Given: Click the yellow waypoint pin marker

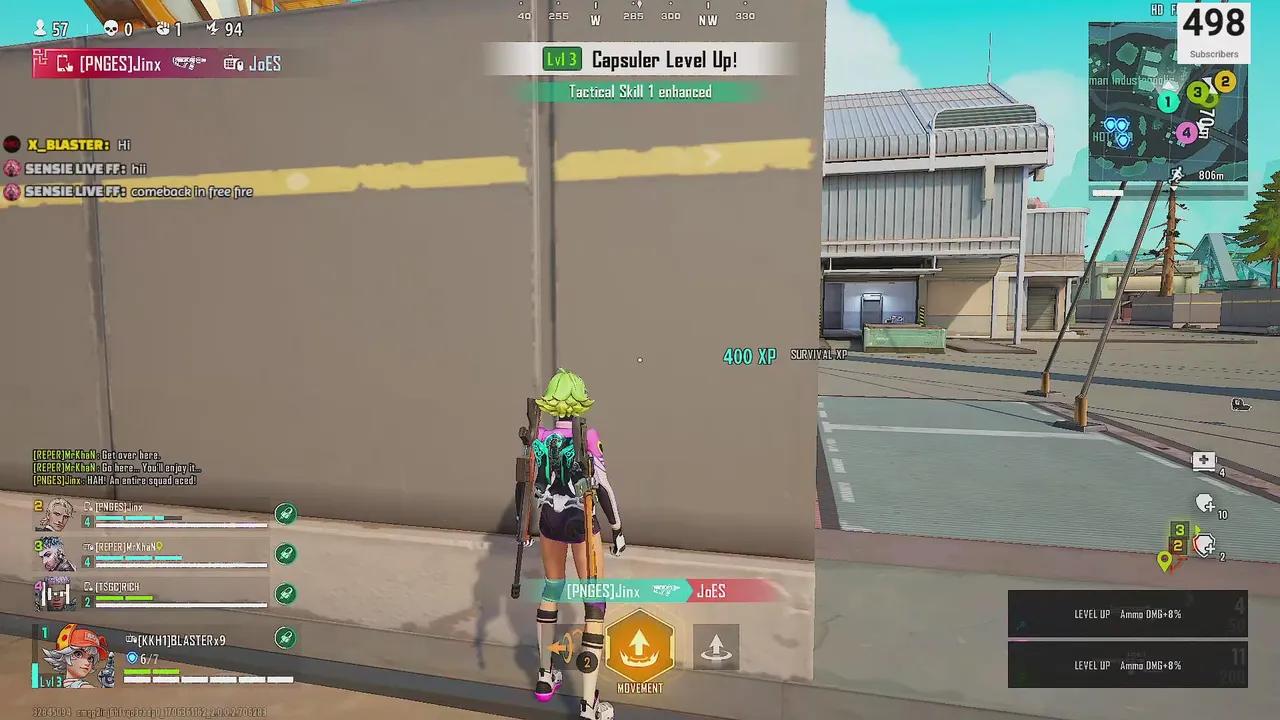Looking at the screenshot, I should point(1164,562).
